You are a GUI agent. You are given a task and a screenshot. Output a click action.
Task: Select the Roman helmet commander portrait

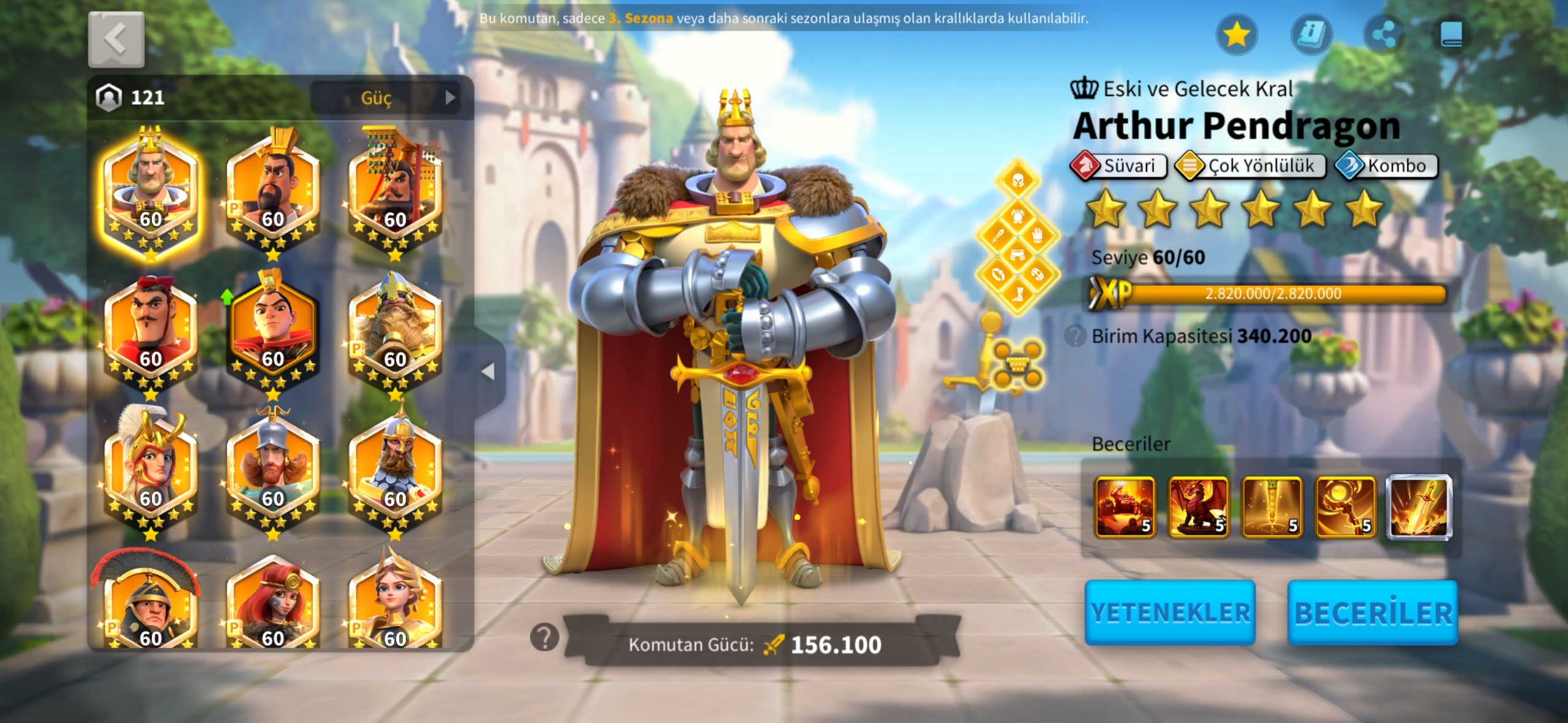pos(150,604)
